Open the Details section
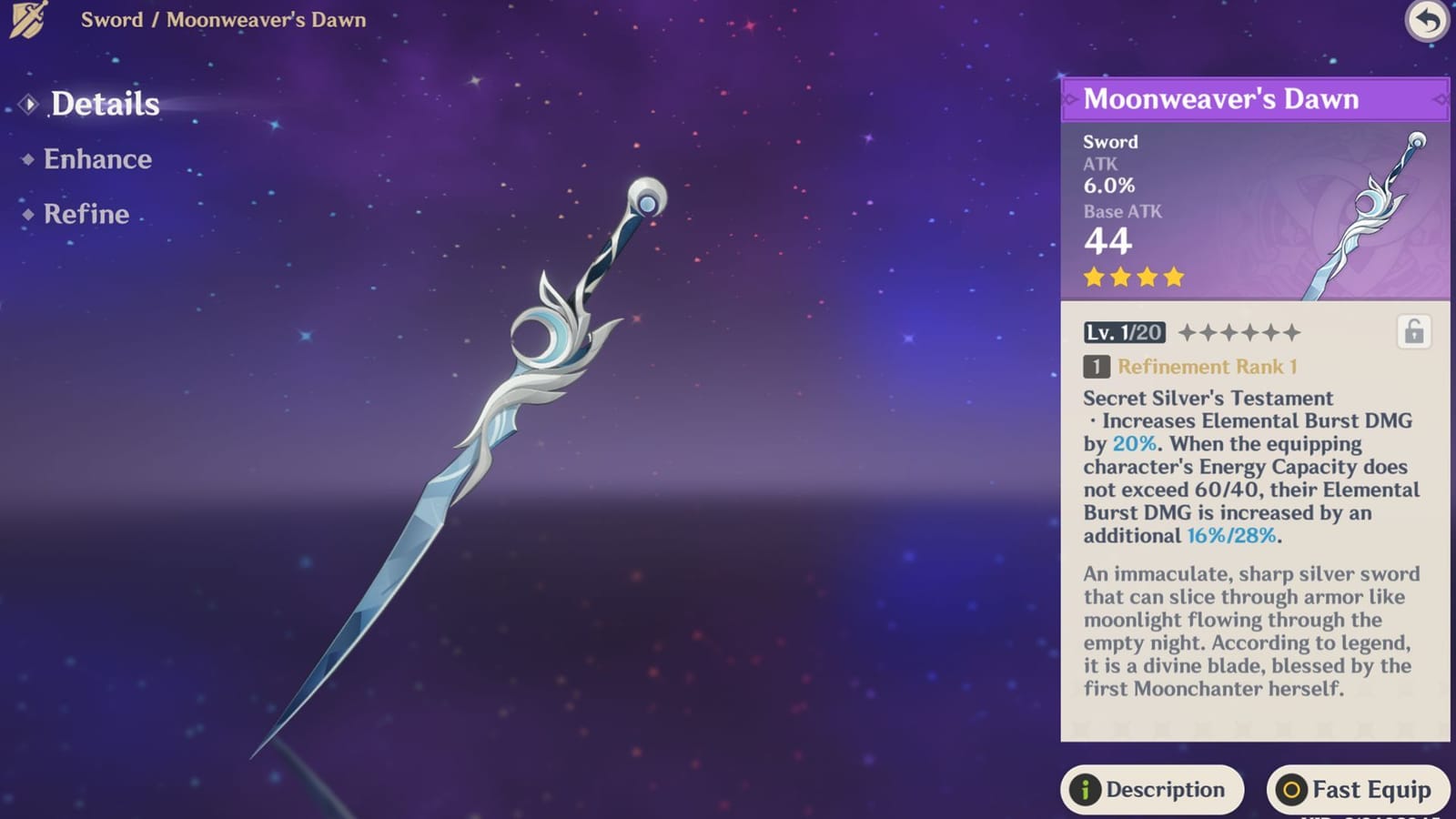1456x819 pixels. click(x=105, y=104)
